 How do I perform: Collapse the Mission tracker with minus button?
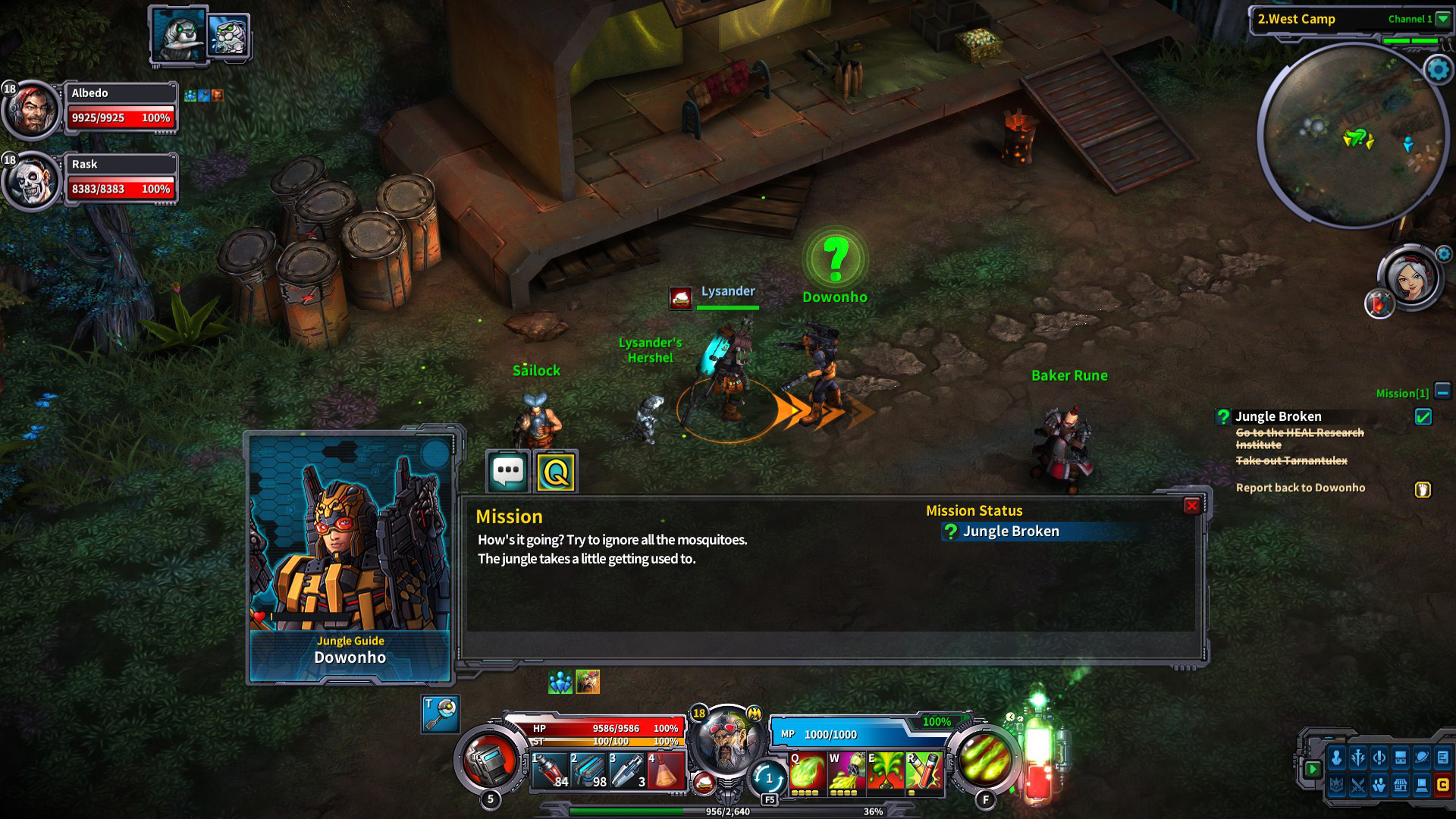click(x=1442, y=392)
